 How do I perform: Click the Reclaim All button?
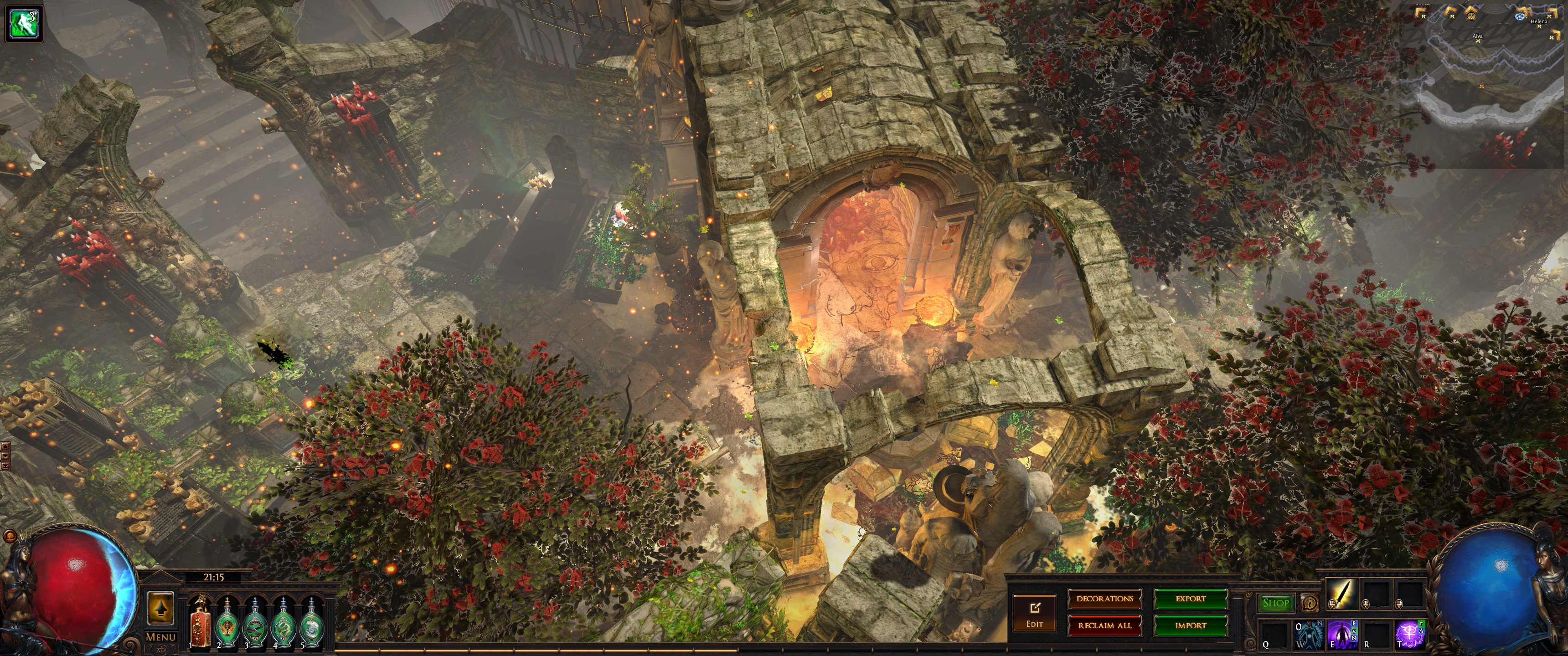coord(1104,625)
